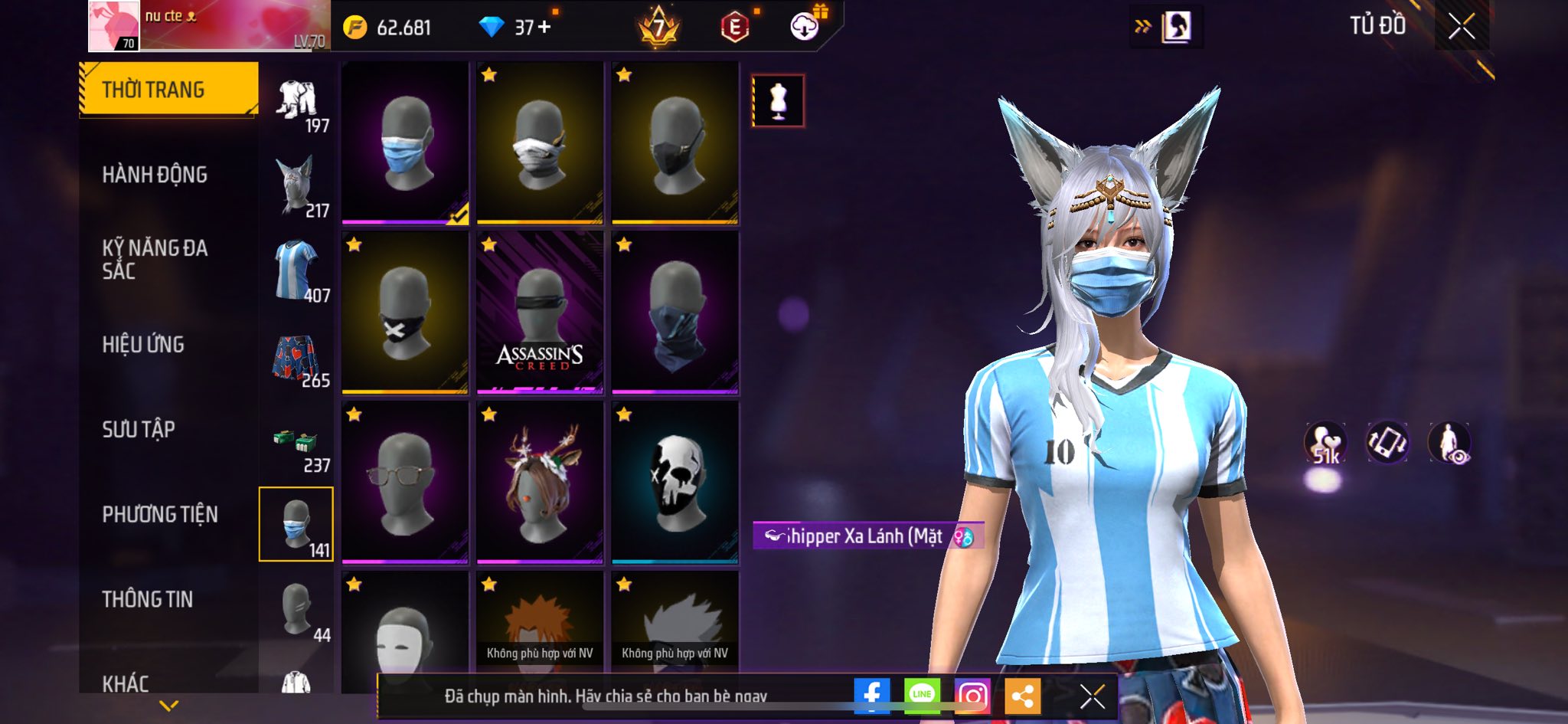Share the screenshot via Instagram
The image size is (1568, 724).
(x=972, y=696)
